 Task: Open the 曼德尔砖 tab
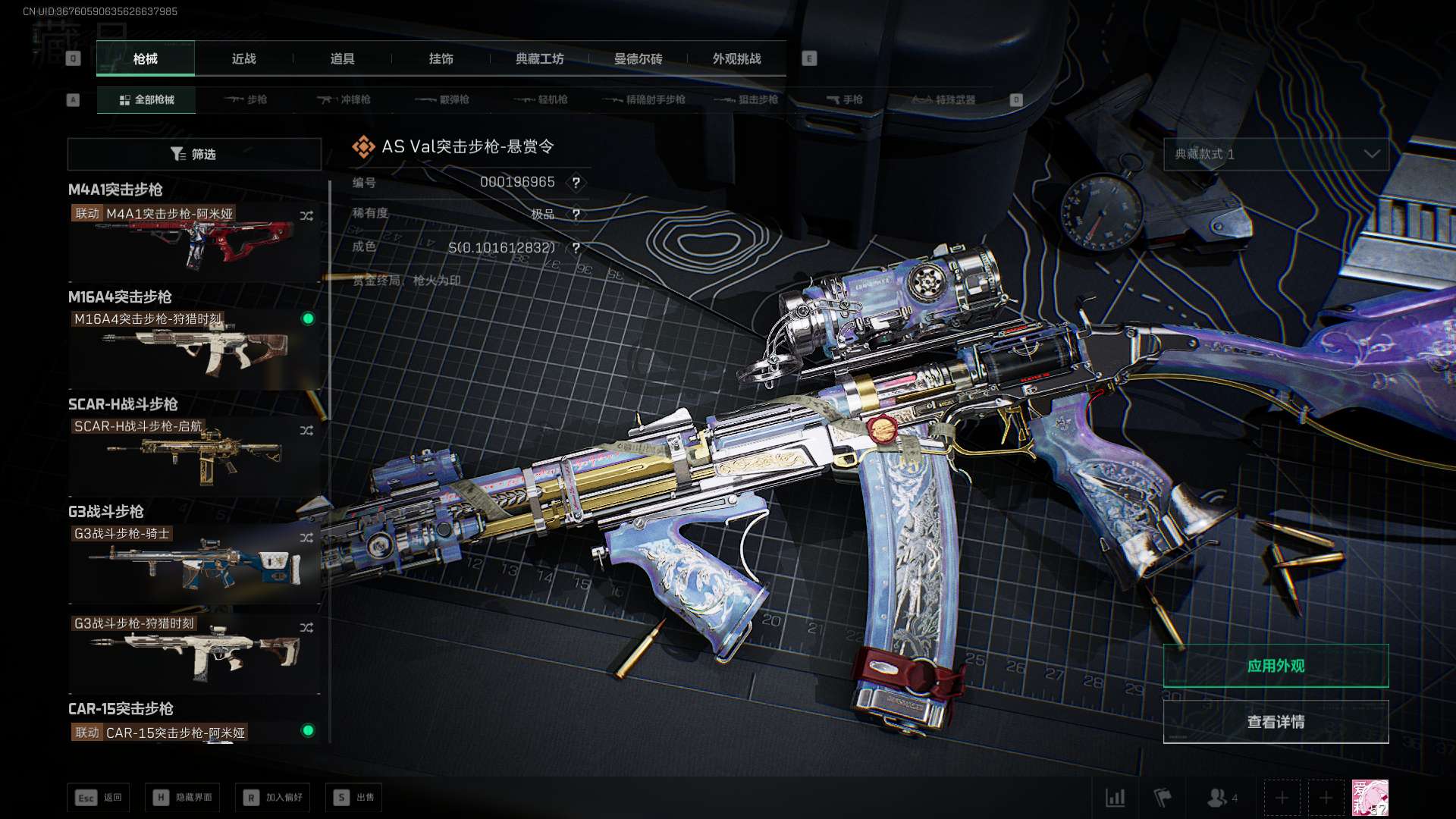pyautogui.click(x=638, y=58)
